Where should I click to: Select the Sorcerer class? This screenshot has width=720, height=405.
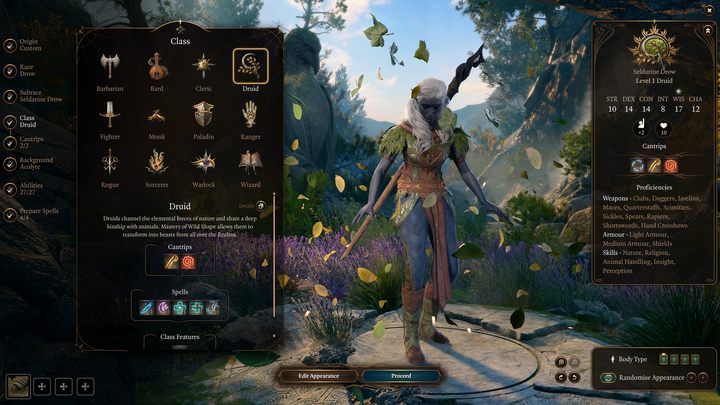pos(157,162)
